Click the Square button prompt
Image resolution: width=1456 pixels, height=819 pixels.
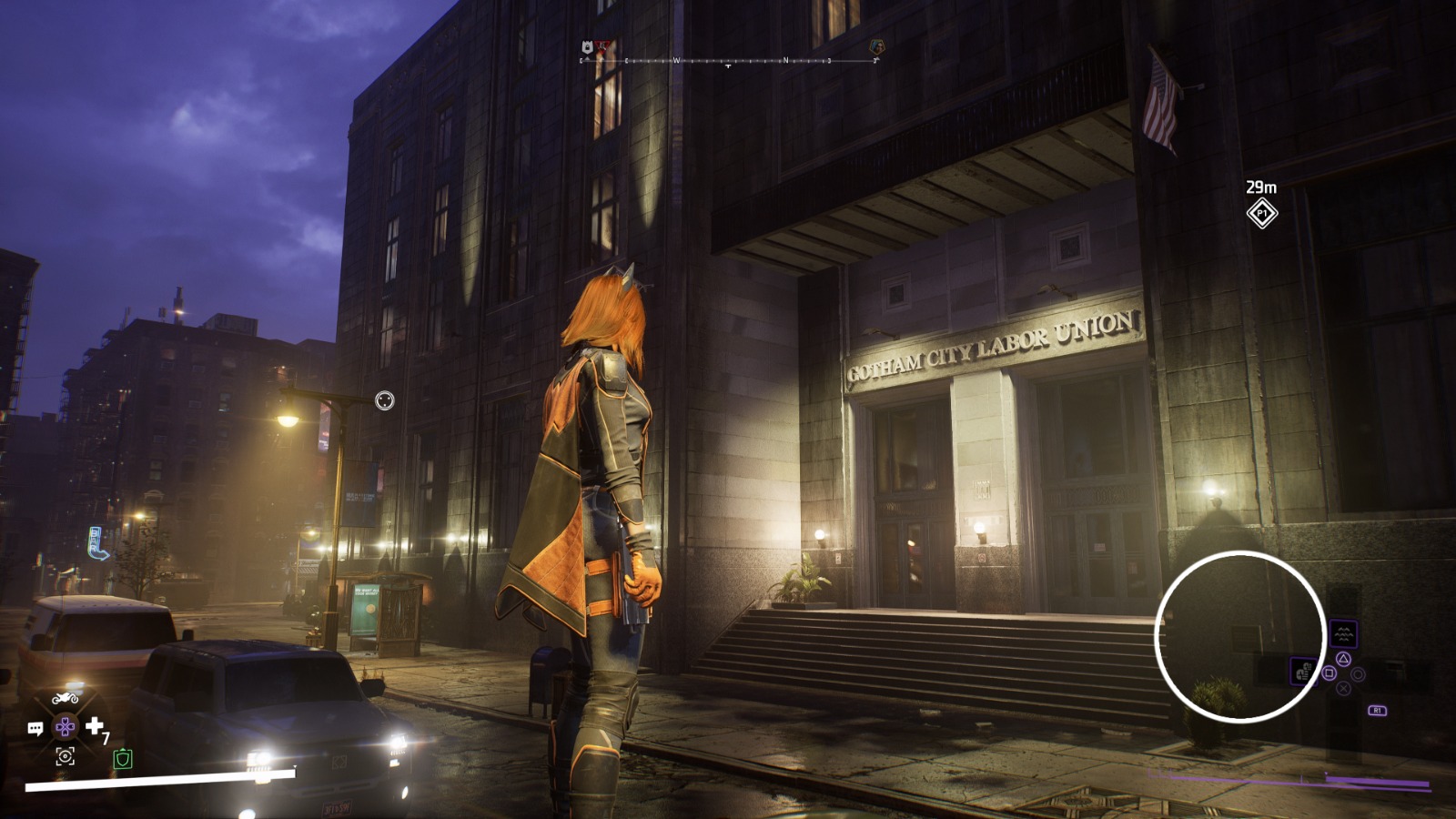click(1330, 674)
